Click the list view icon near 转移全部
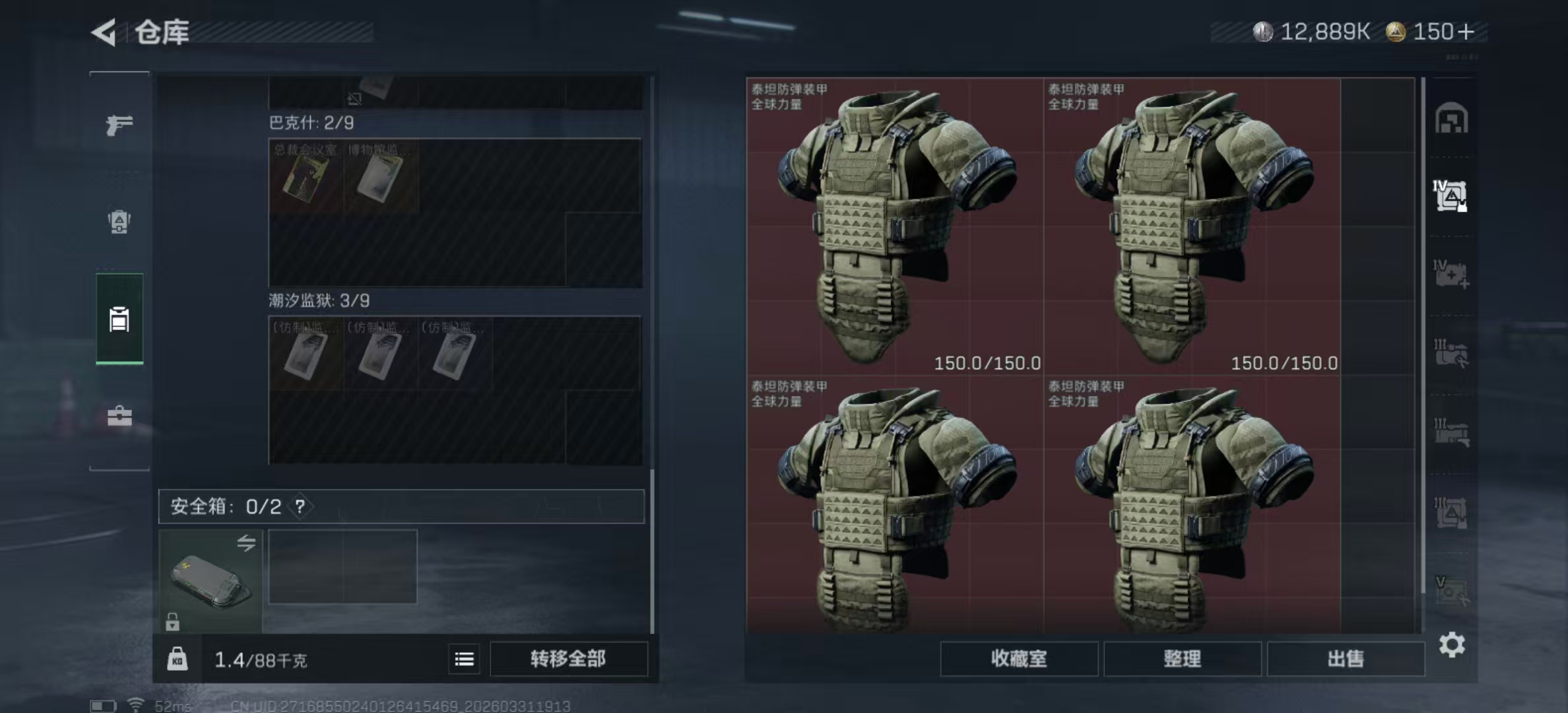This screenshot has width=1568, height=713. pyautogui.click(x=465, y=658)
